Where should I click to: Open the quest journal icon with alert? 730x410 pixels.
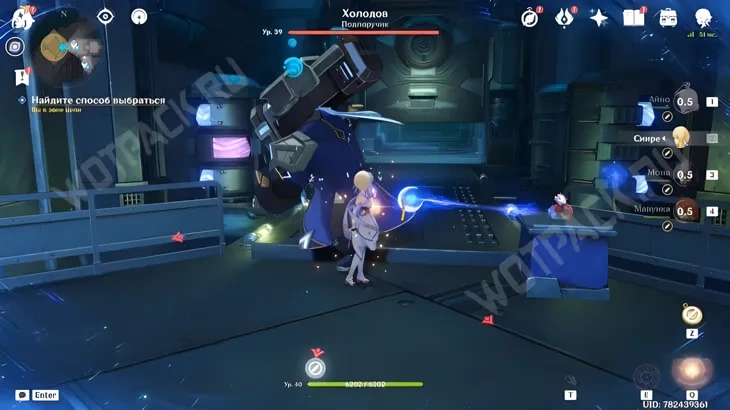[x=20, y=76]
